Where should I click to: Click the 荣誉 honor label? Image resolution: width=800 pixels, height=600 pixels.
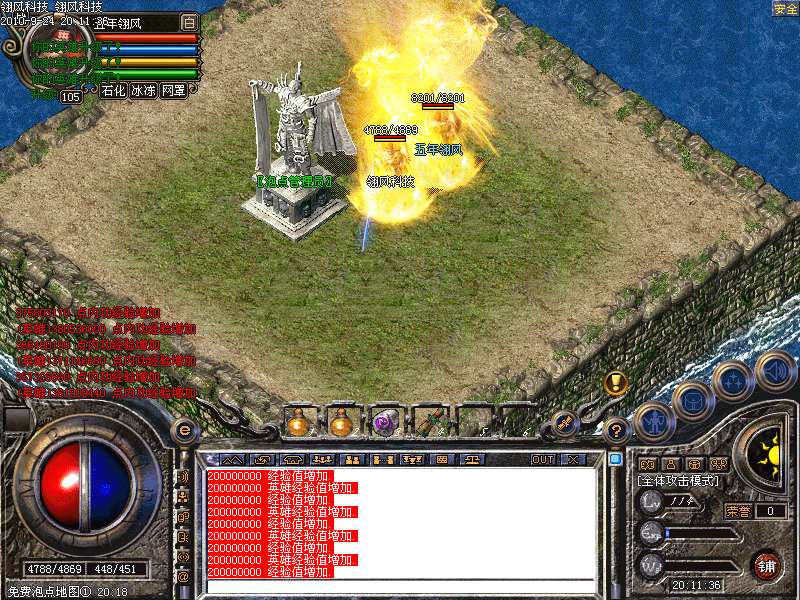738,511
